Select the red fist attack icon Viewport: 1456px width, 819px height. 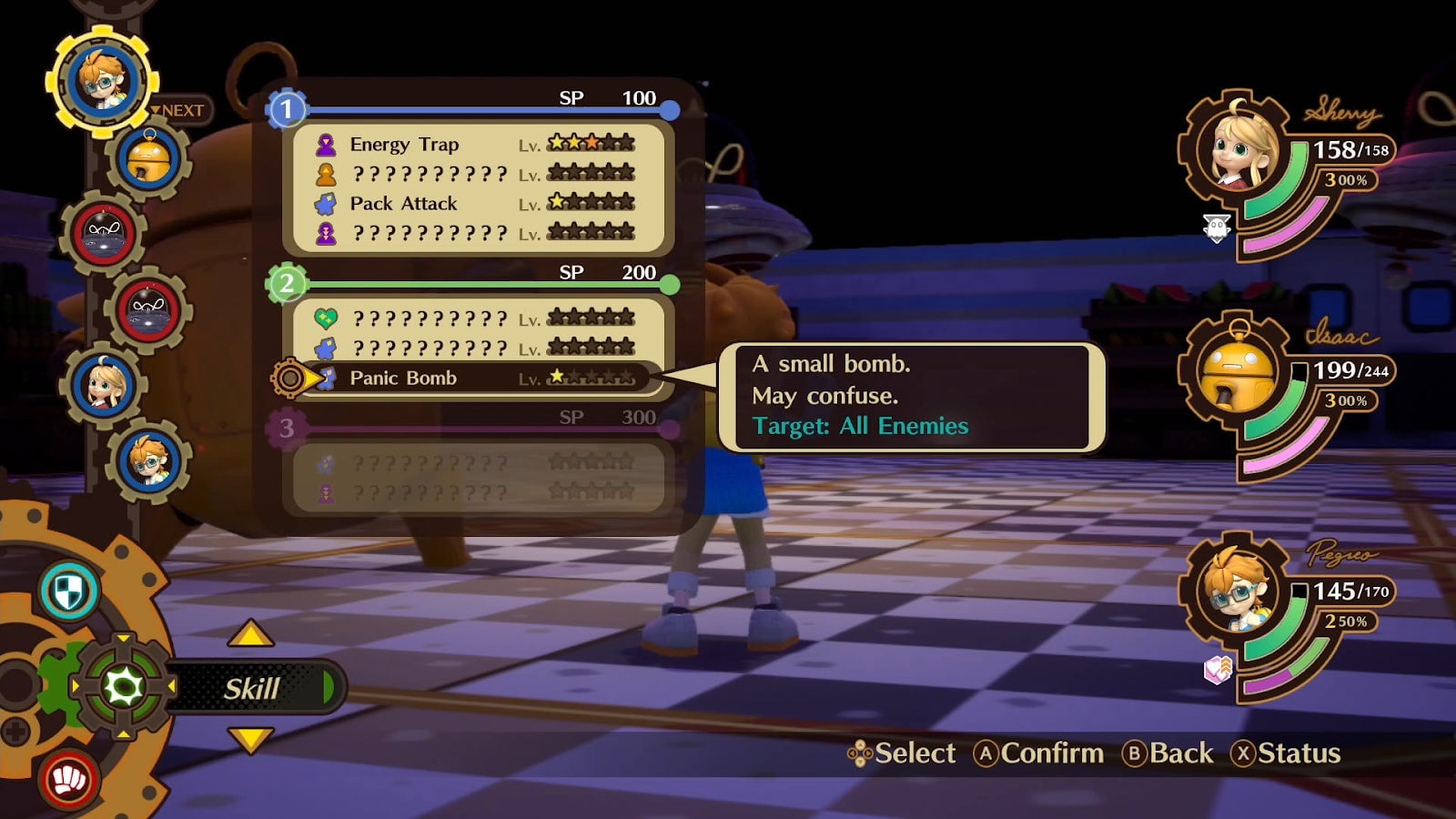(69, 780)
